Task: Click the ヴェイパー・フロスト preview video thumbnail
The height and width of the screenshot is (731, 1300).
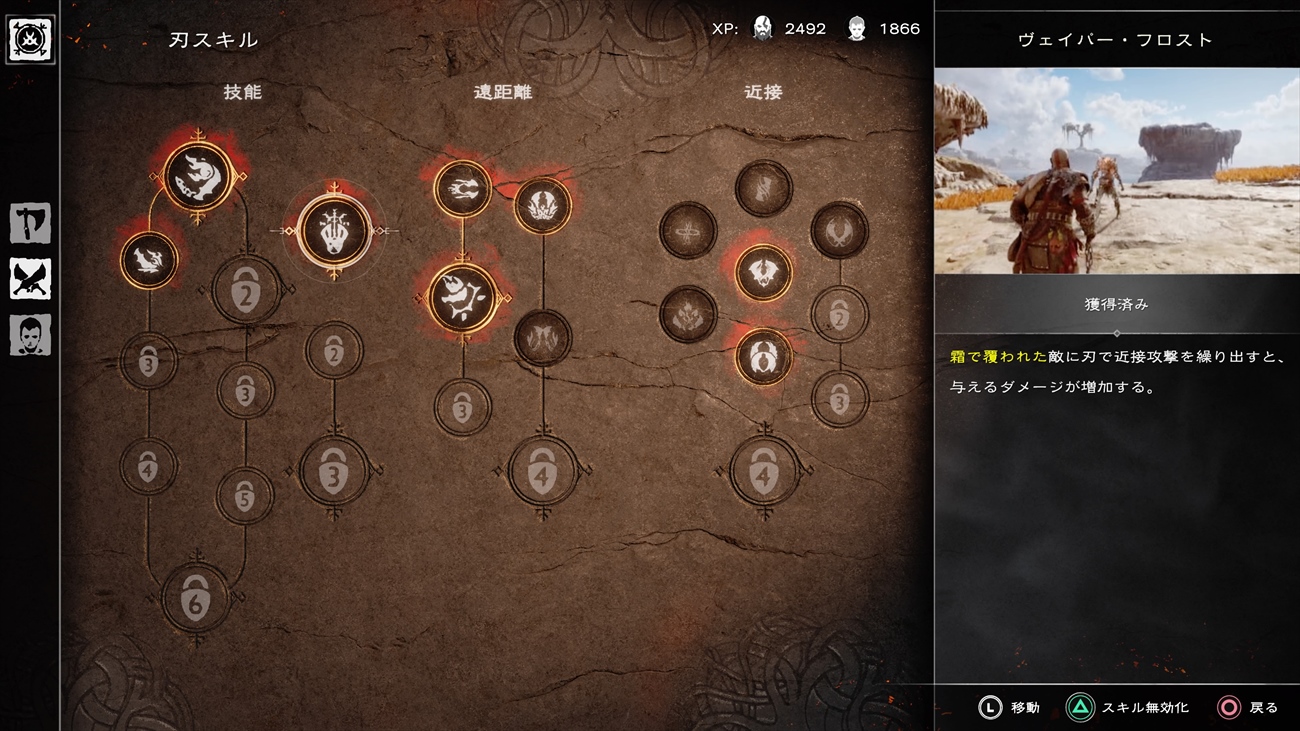Action: pos(1116,170)
